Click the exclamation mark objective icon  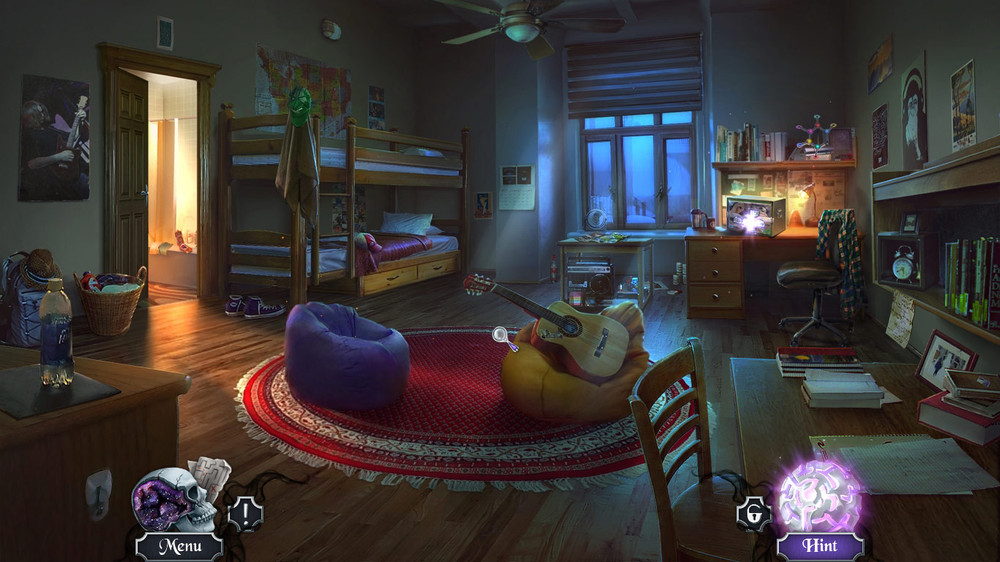click(x=245, y=514)
